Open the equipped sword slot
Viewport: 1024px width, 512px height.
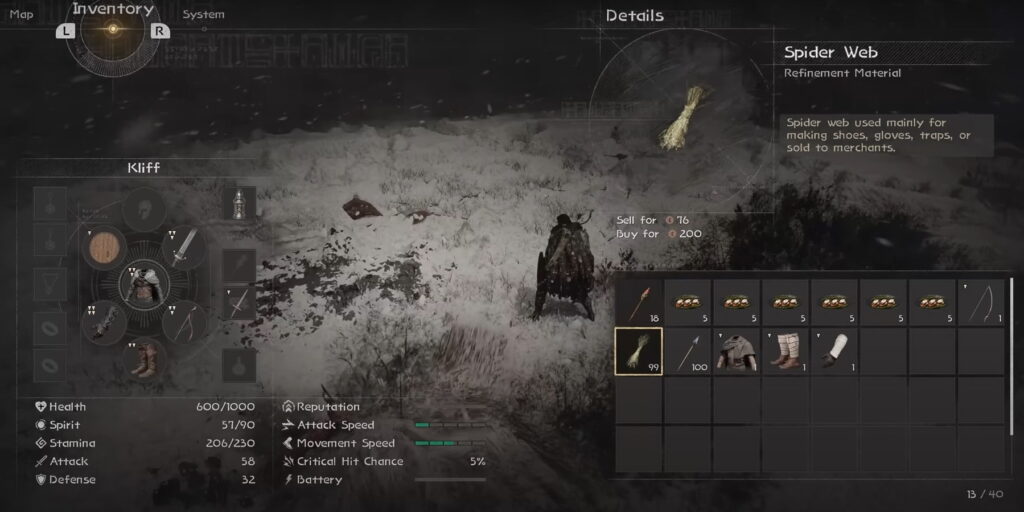click(x=186, y=248)
